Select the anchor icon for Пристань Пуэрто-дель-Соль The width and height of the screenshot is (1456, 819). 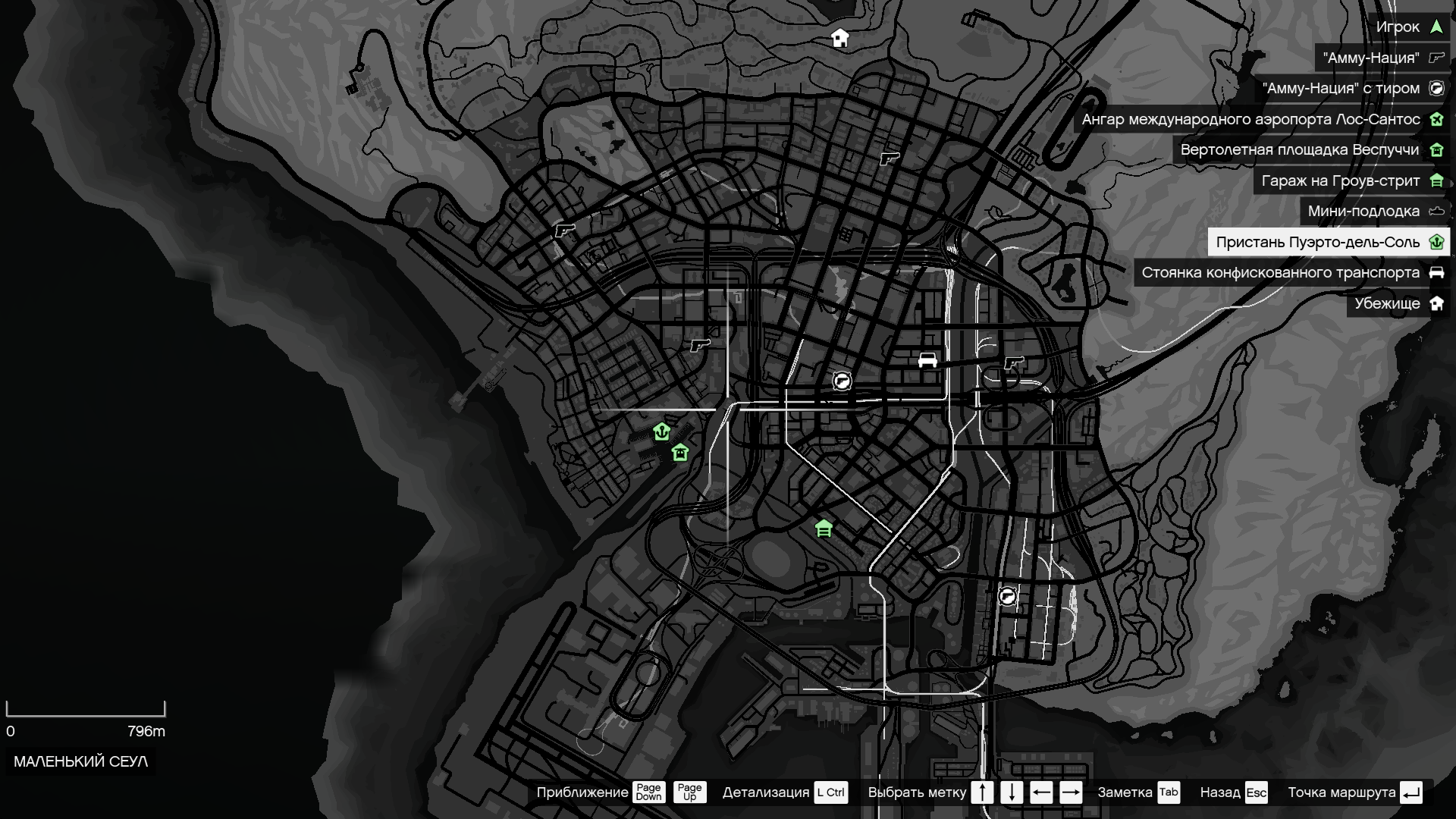coord(1436,242)
